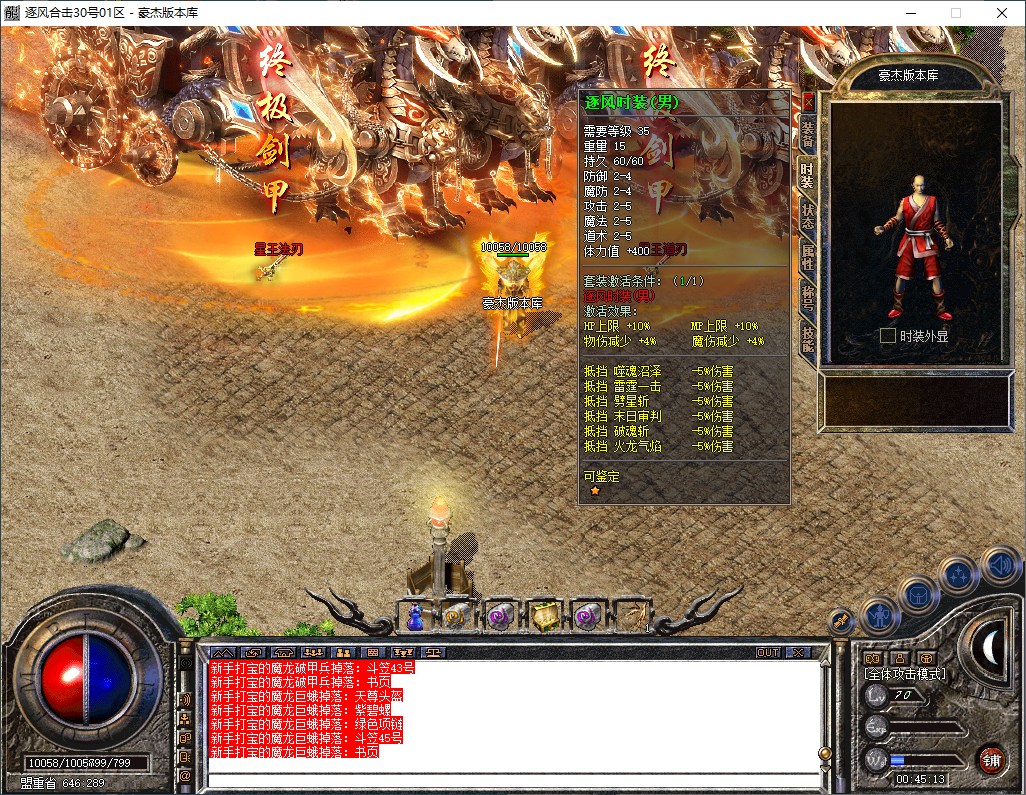Toggle the 时装外显 costume display checkbox

(x=887, y=336)
